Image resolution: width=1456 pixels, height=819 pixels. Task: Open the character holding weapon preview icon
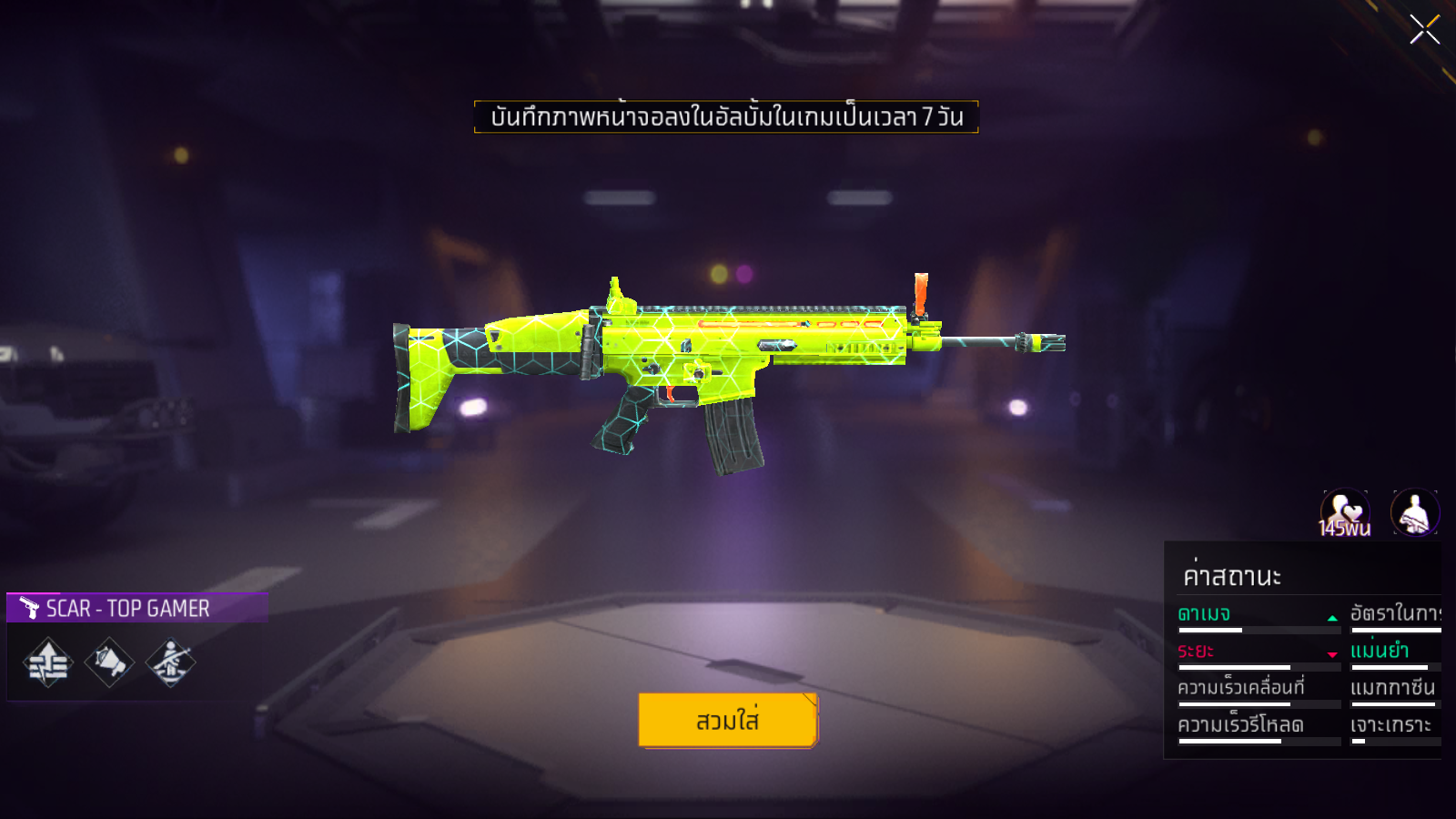coord(1415,512)
